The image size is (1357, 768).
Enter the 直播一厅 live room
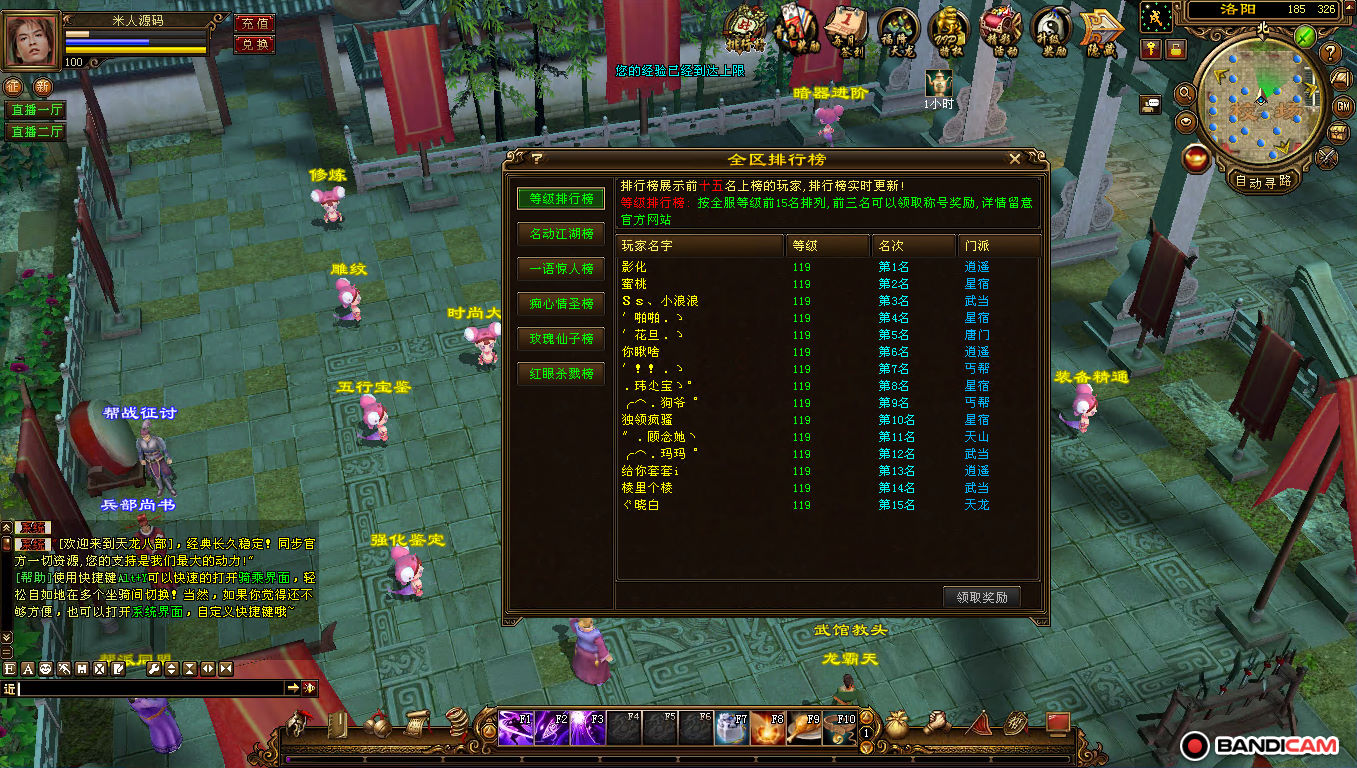36,110
